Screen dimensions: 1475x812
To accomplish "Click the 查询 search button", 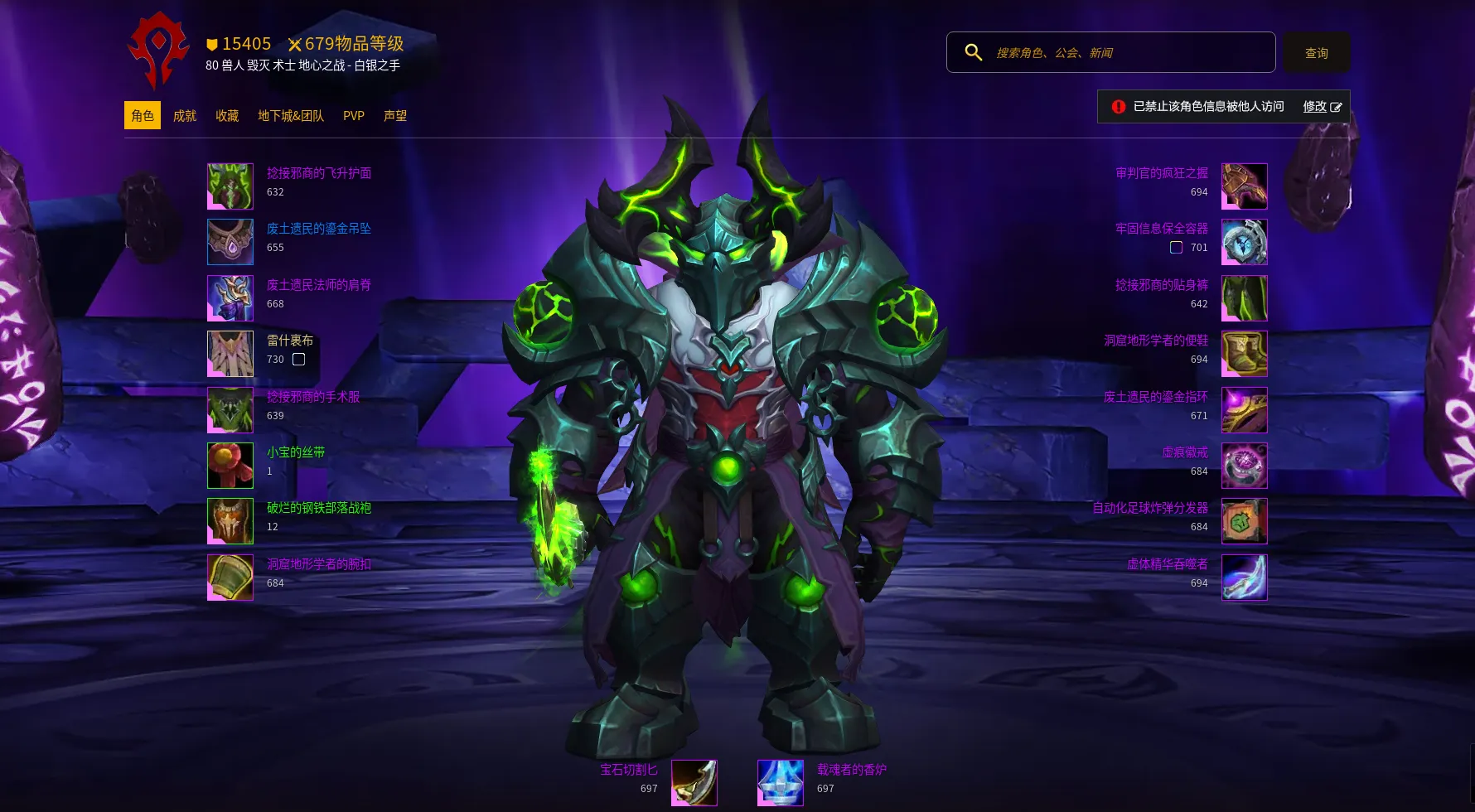I will tap(1316, 53).
